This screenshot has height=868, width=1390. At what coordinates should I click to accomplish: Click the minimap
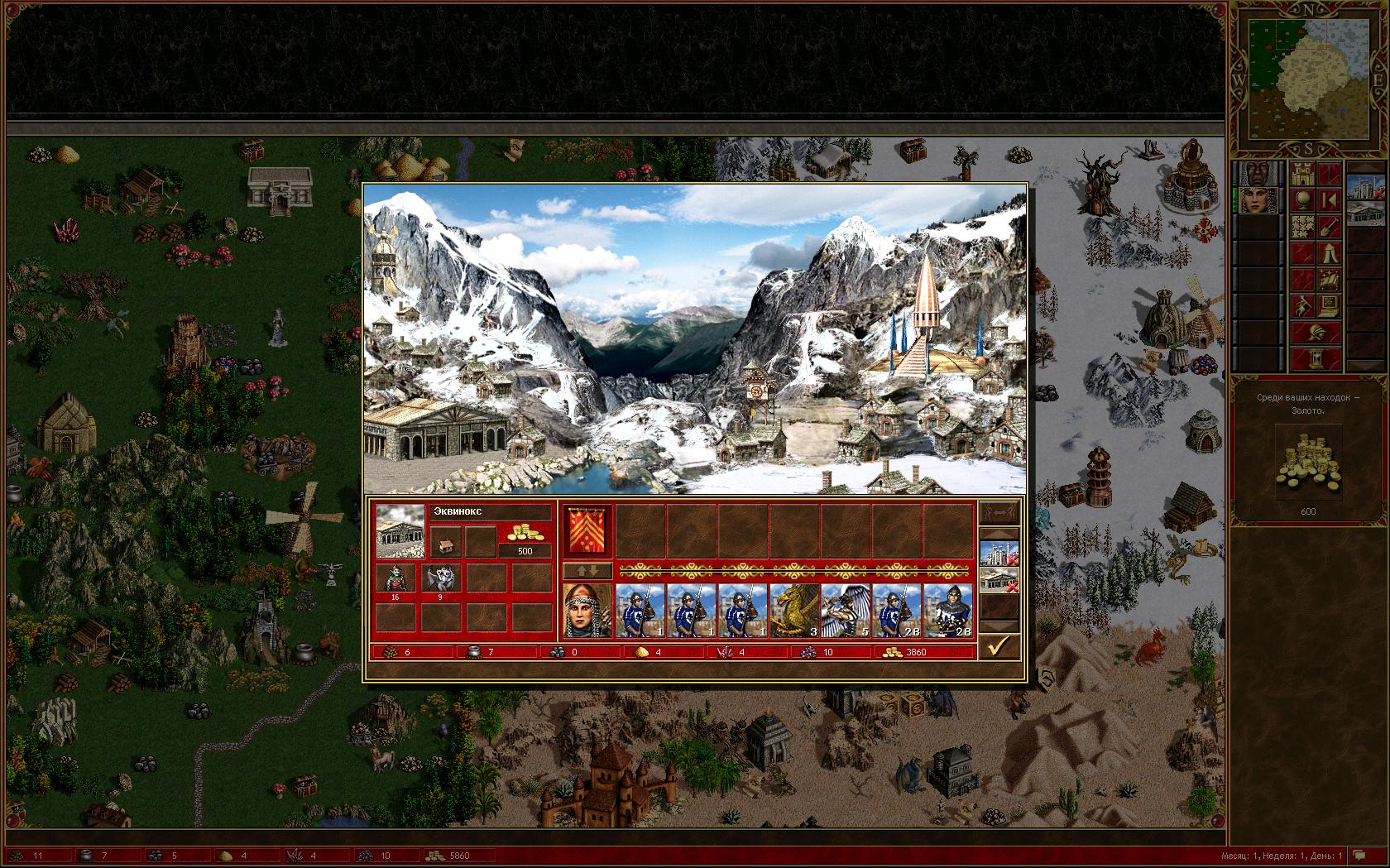[1308, 79]
